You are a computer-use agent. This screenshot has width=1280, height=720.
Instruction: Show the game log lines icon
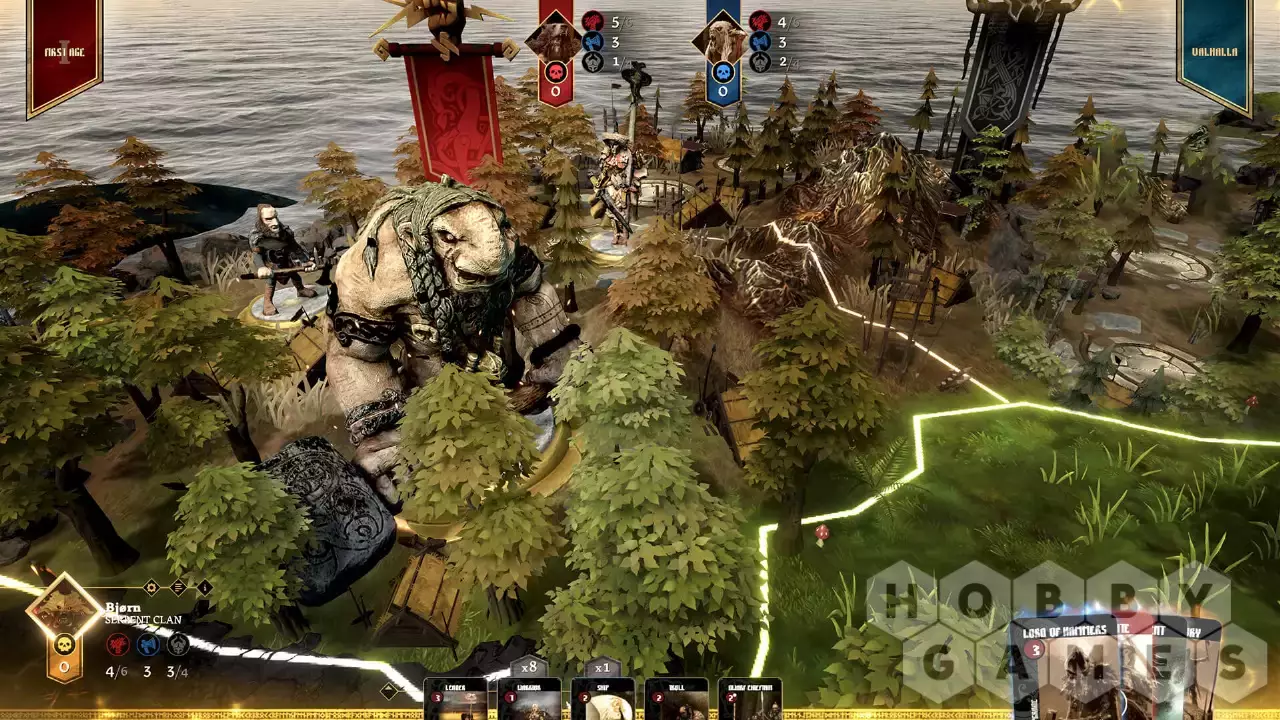point(178,587)
